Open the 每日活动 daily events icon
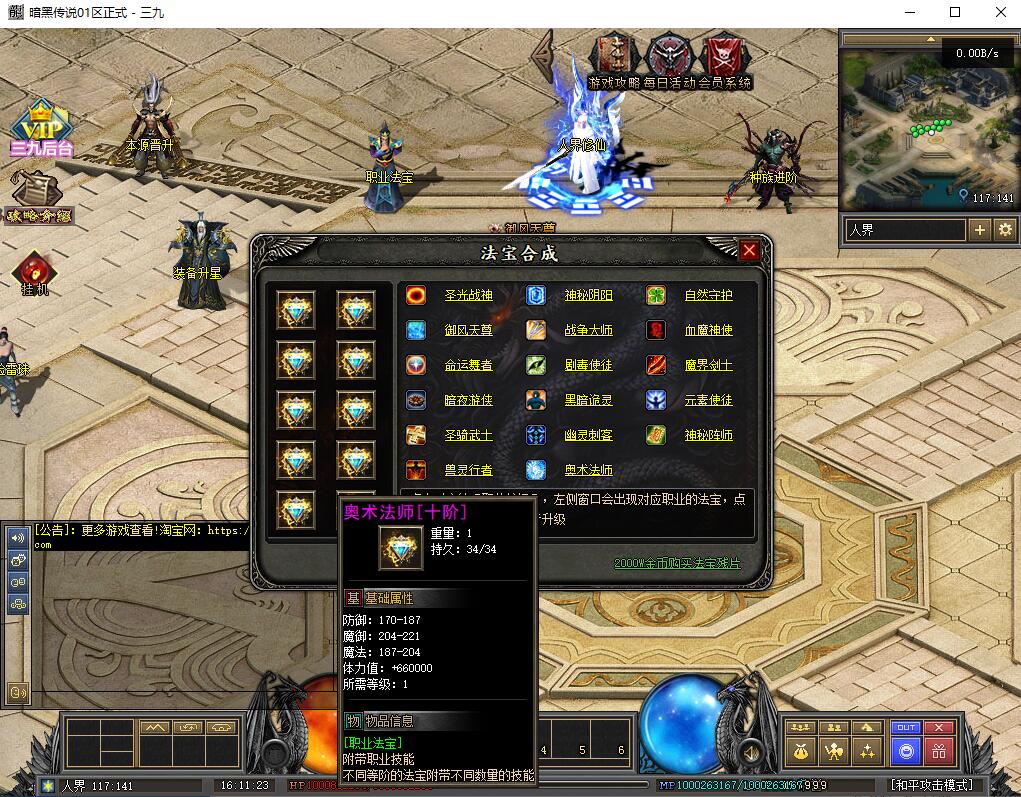The image size is (1021, 797). tap(669, 61)
